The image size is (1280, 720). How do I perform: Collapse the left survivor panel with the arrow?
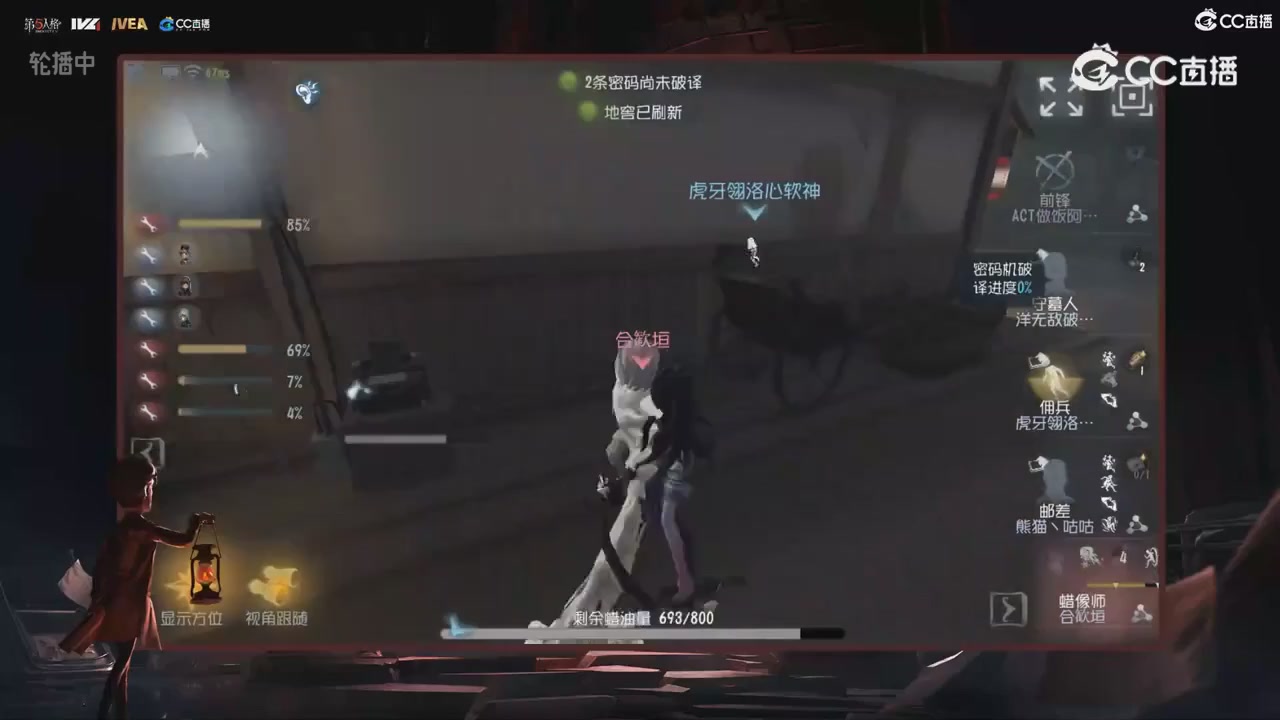click(147, 452)
